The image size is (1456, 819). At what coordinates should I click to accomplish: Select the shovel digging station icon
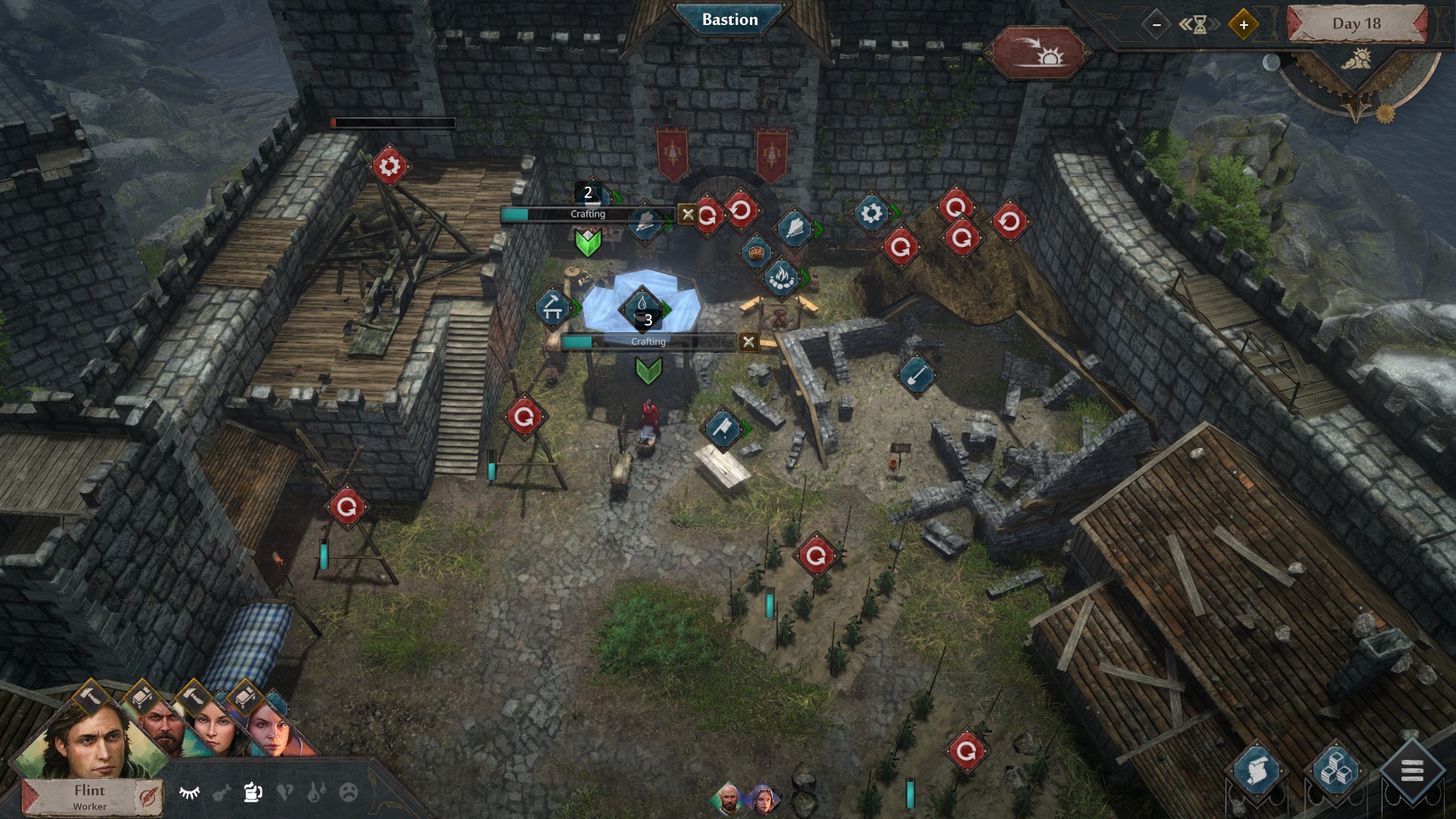click(x=916, y=374)
